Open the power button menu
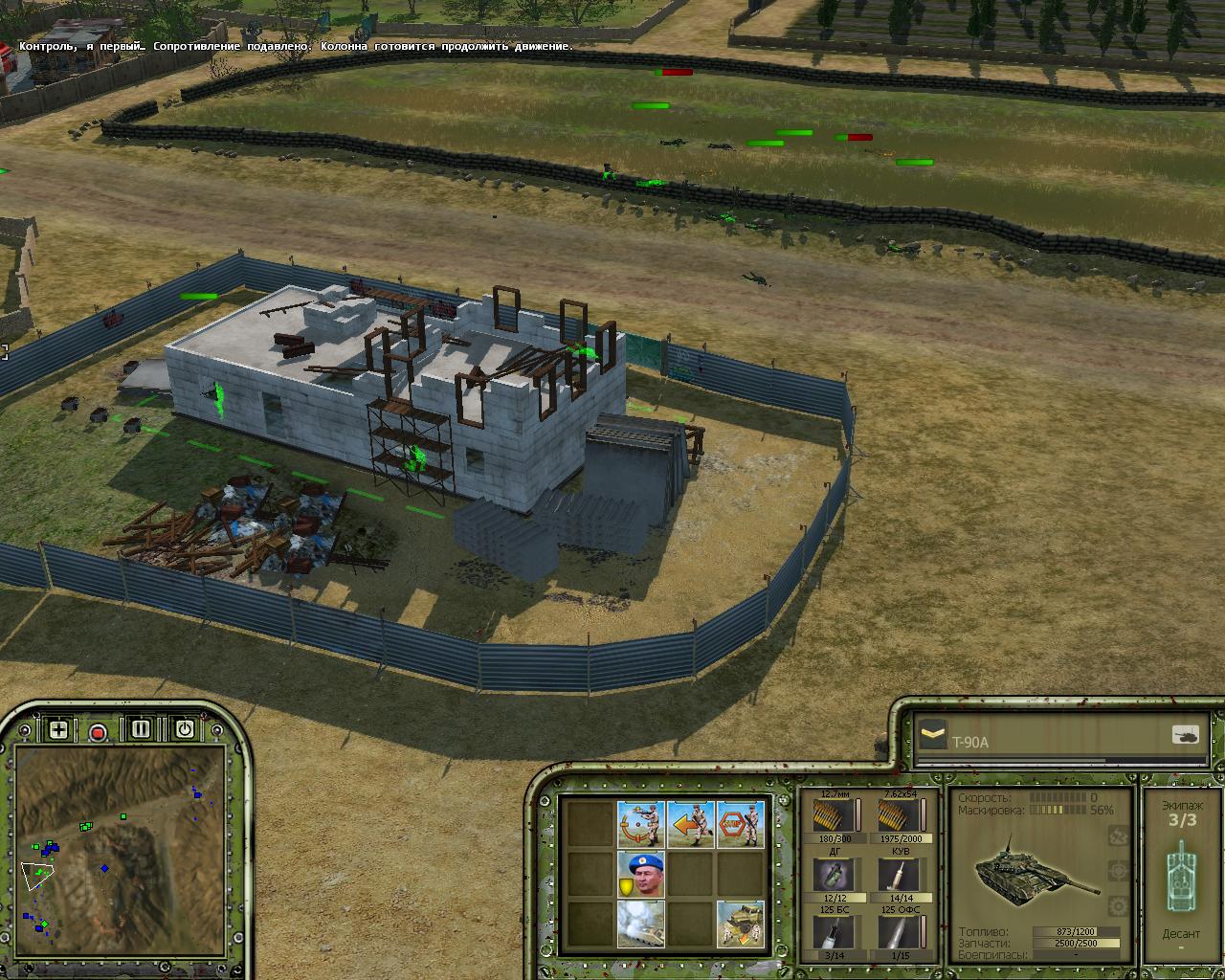This screenshot has height=980, width=1225. [184, 729]
